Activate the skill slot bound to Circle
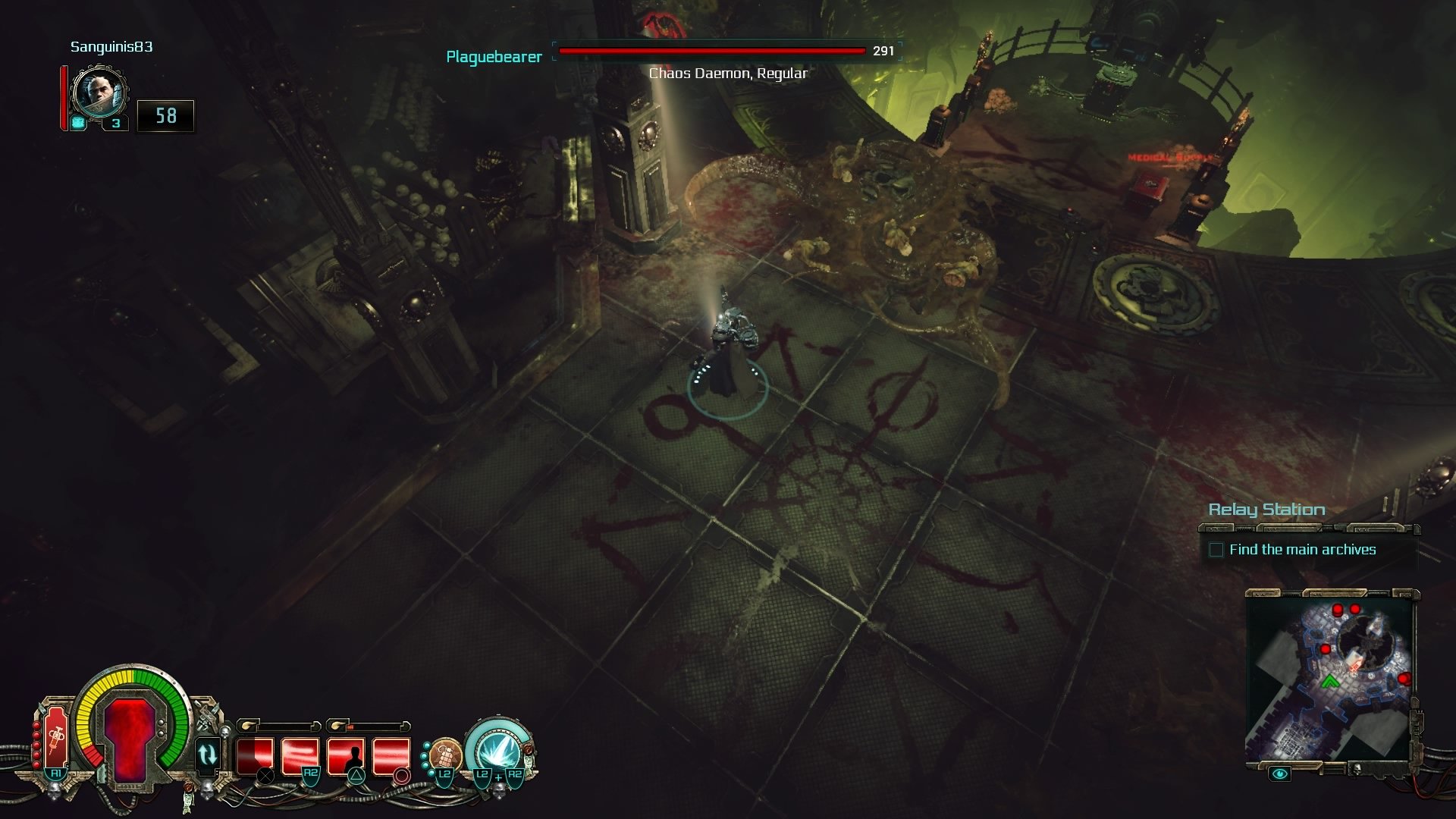Image resolution: width=1456 pixels, height=819 pixels. pyautogui.click(x=393, y=754)
